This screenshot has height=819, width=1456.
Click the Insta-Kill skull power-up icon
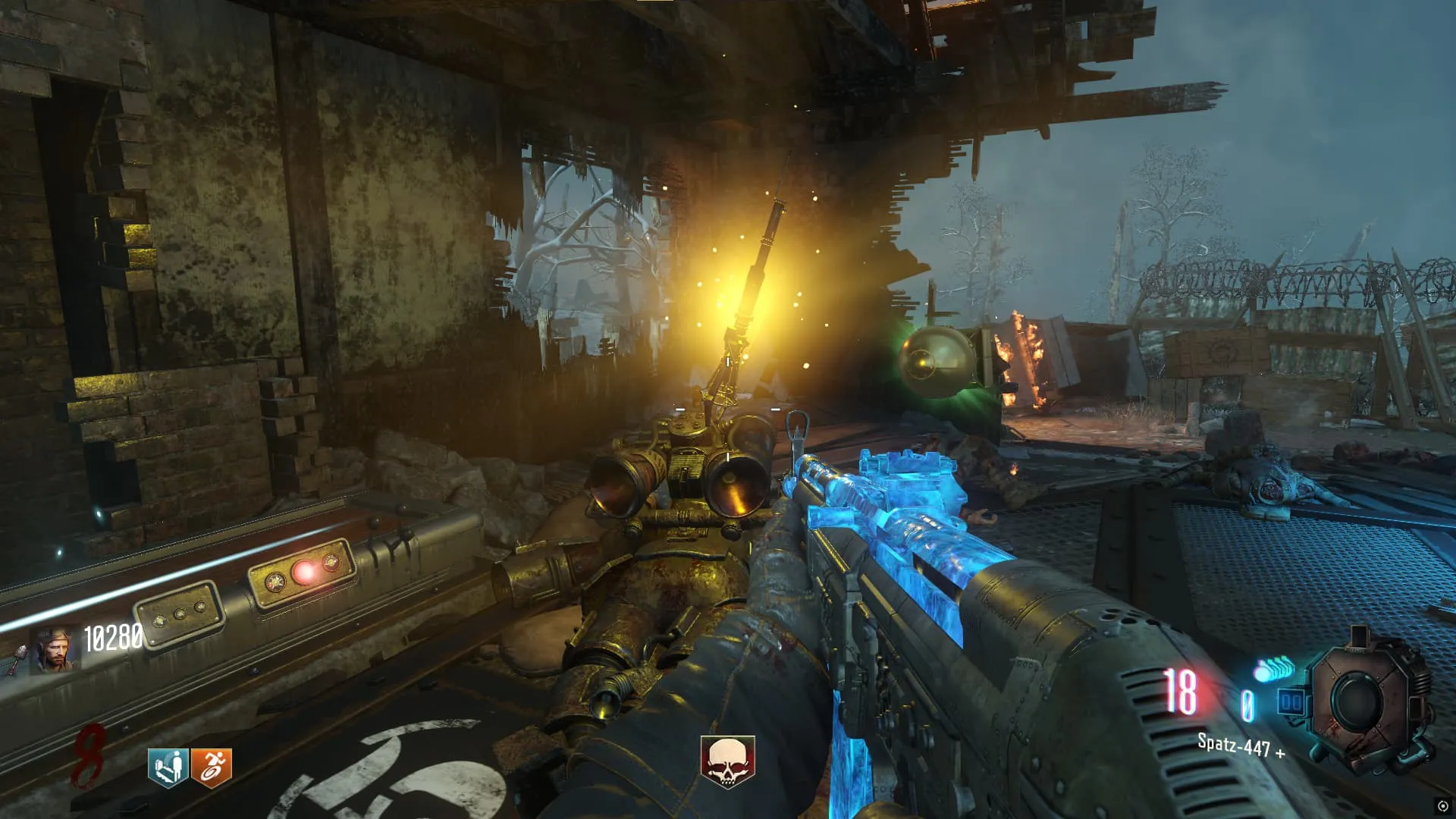click(x=727, y=761)
